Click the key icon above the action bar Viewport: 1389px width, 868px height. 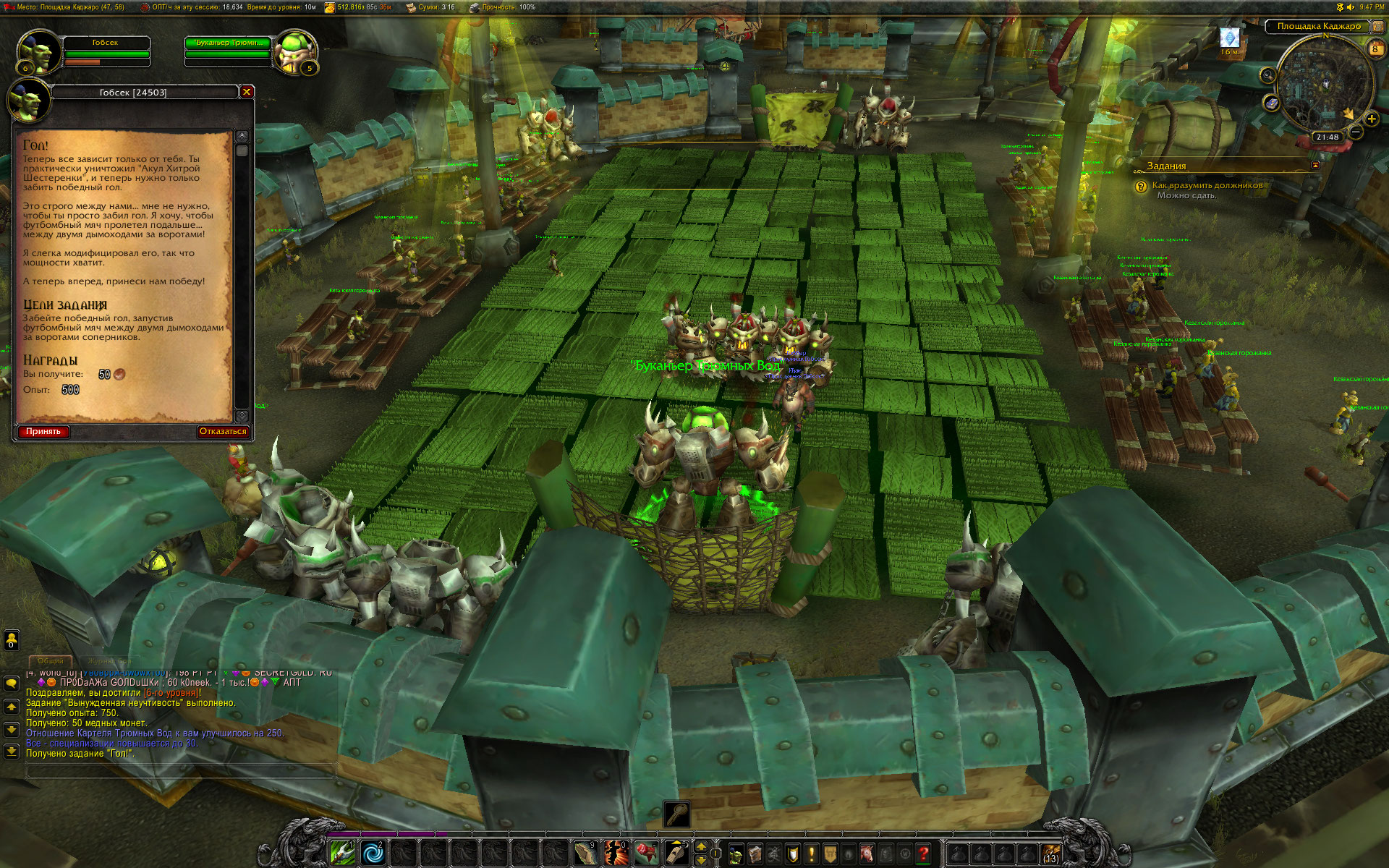(677, 814)
